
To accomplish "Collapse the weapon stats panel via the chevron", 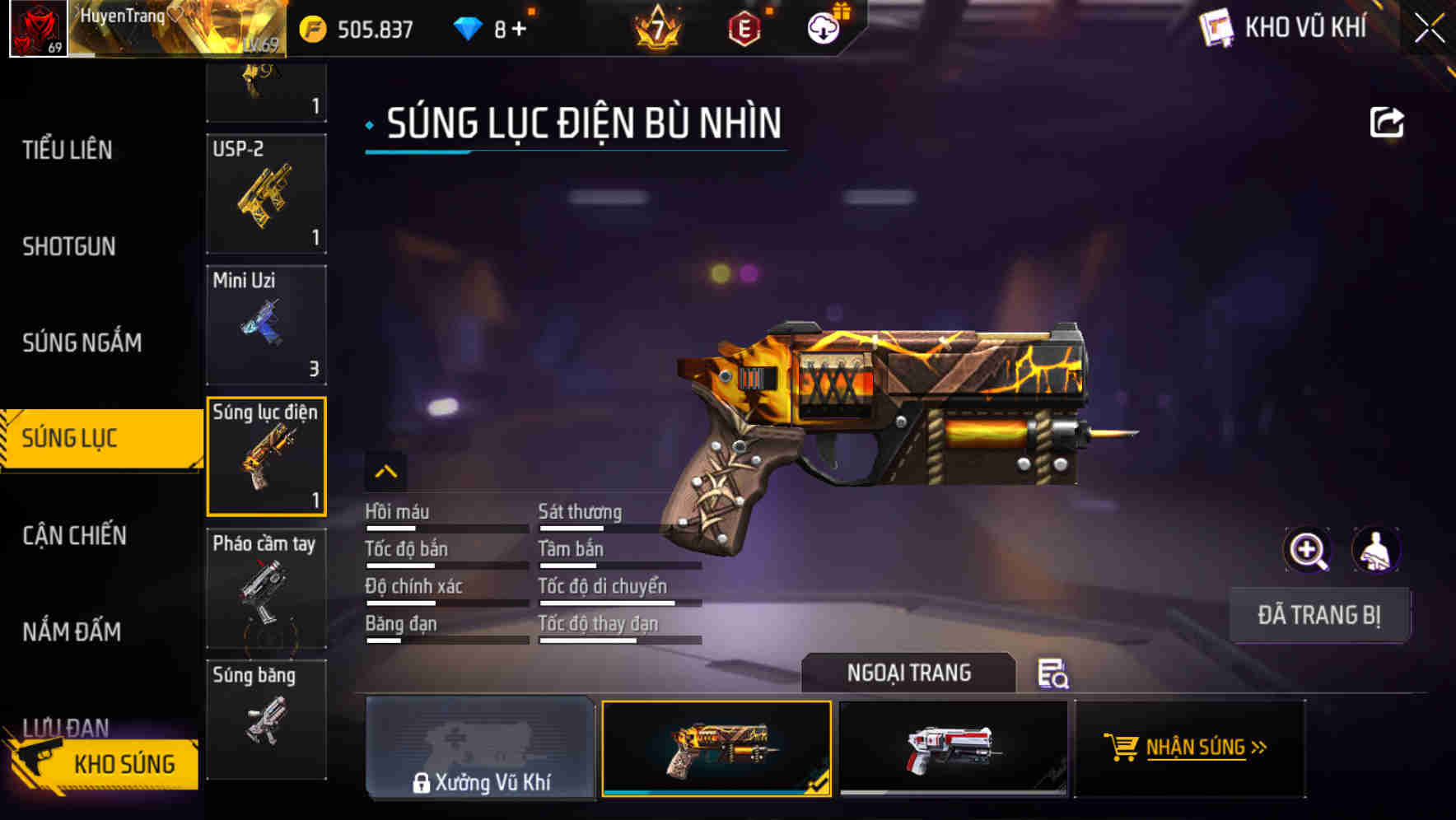I will pos(385,471).
